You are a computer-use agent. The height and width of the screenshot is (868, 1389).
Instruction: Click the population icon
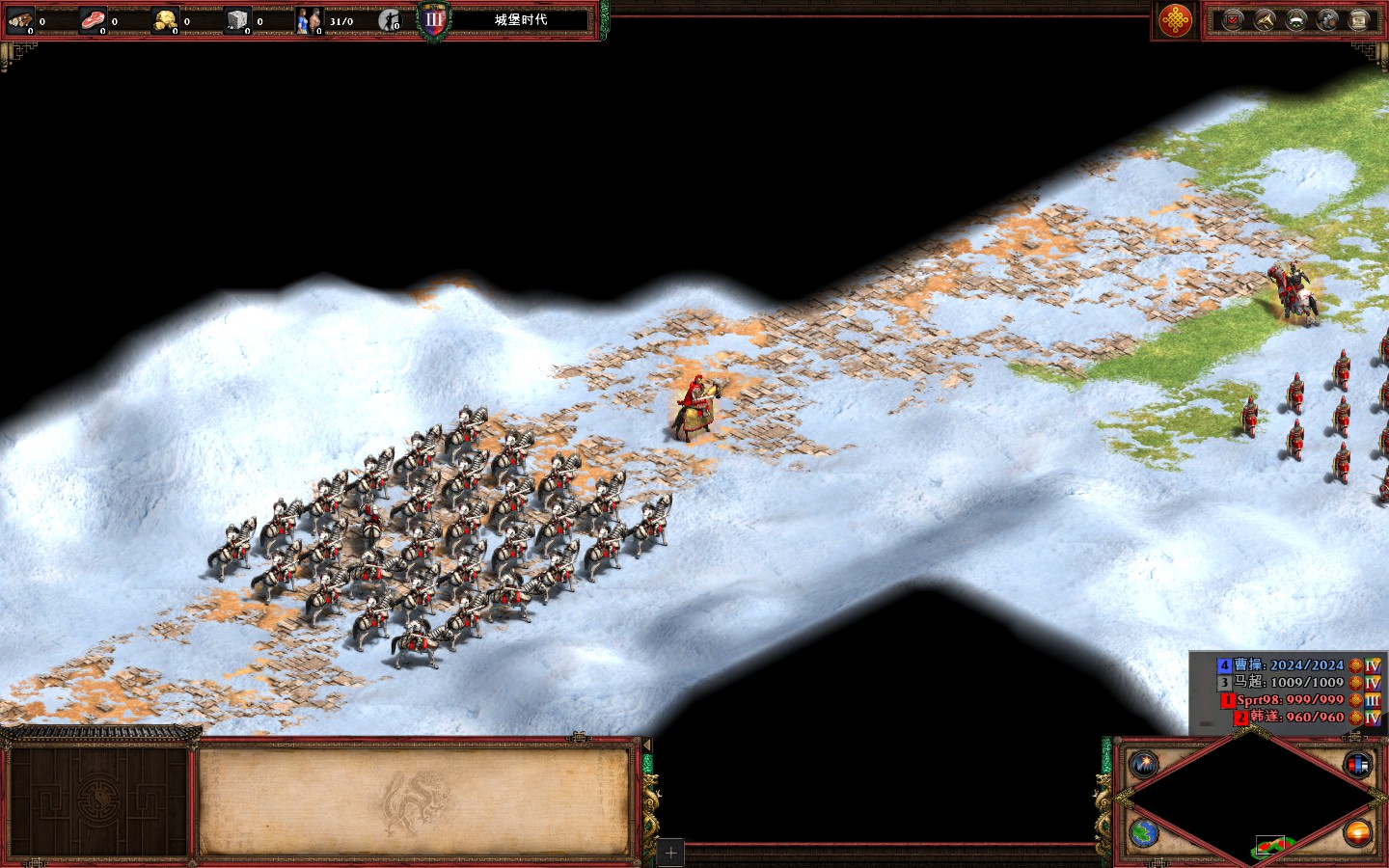tap(309, 20)
